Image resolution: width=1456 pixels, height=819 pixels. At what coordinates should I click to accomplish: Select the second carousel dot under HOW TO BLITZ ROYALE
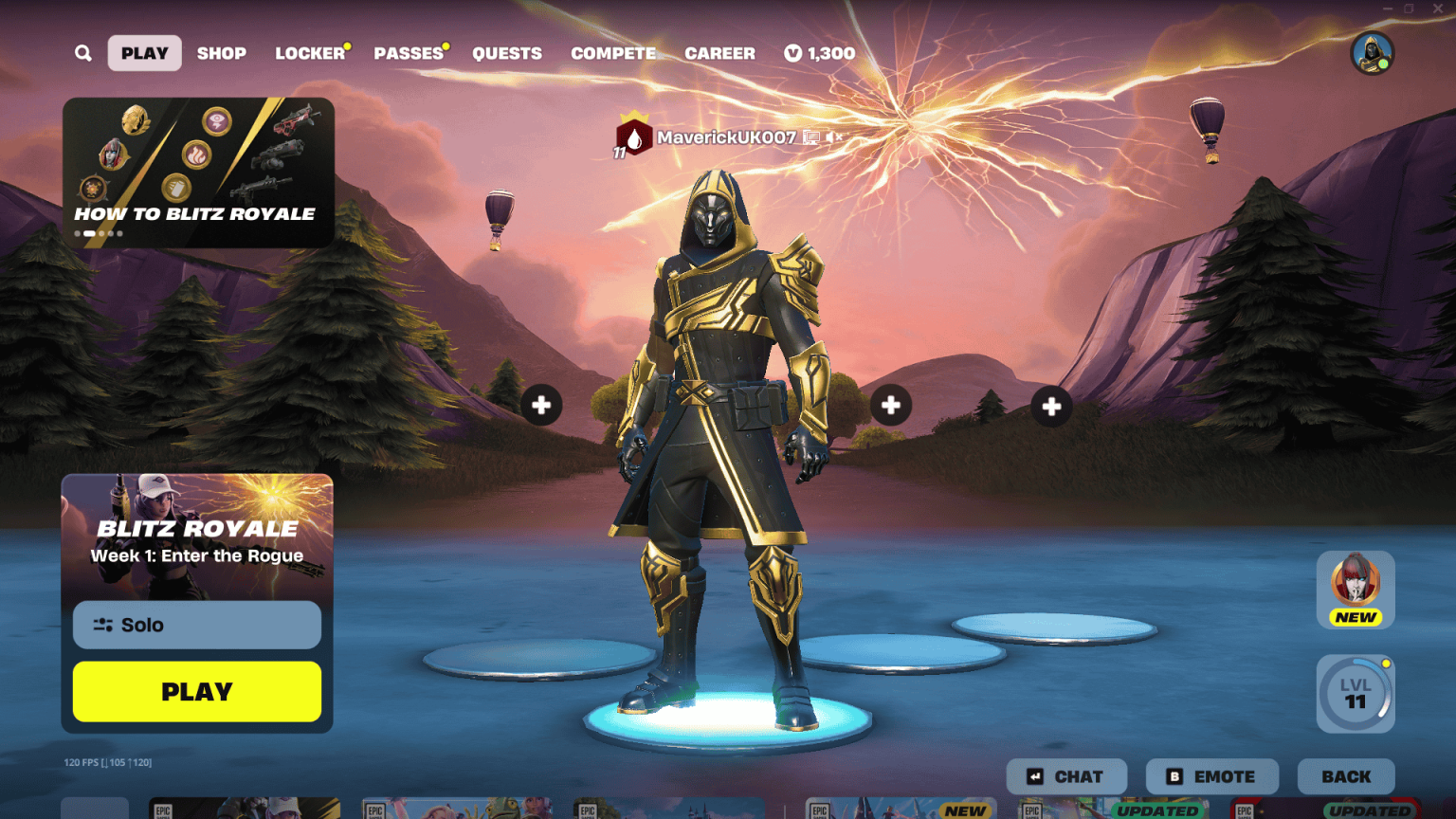pyautogui.click(x=89, y=232)
